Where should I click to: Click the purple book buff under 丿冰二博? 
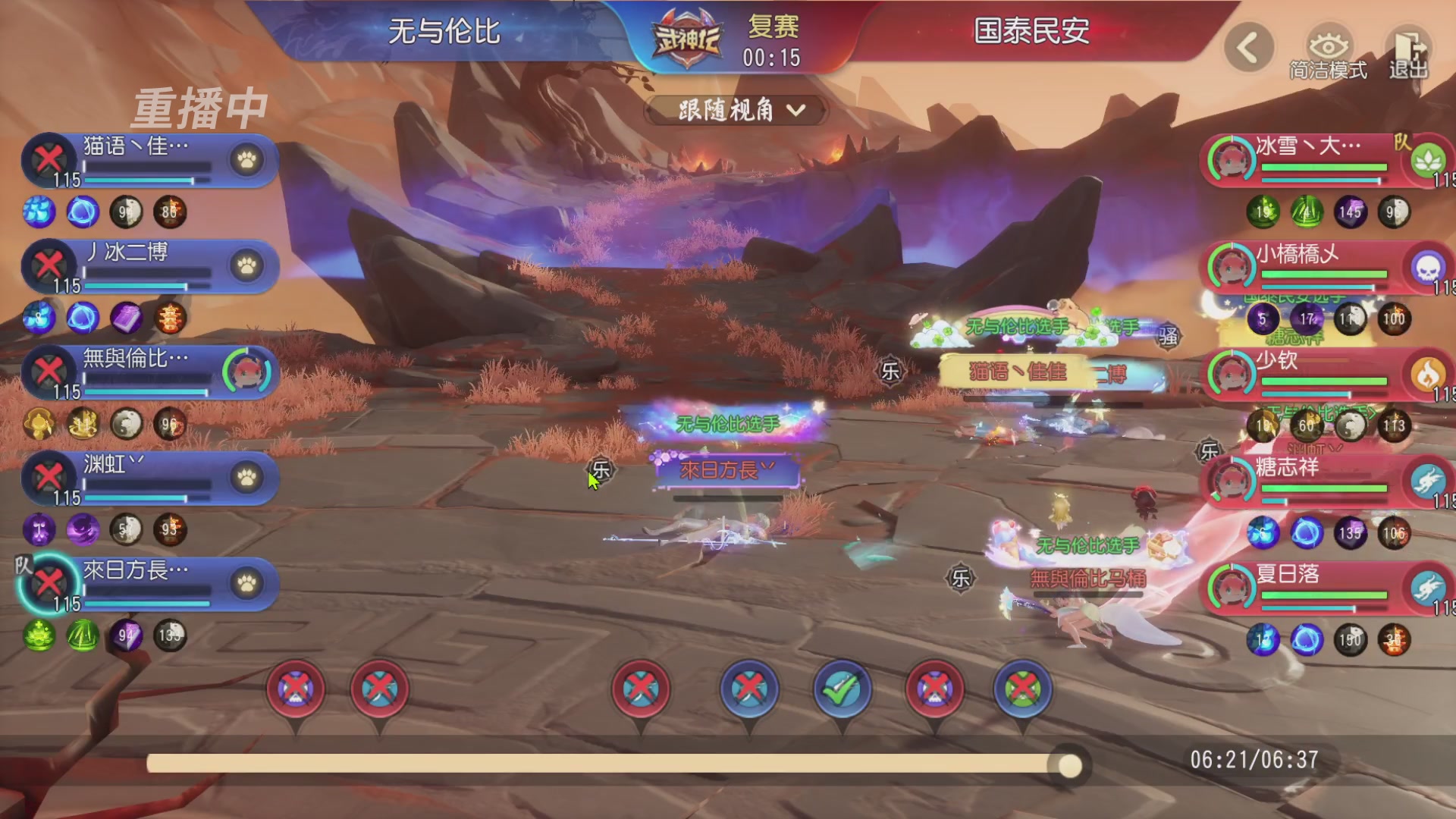coord(127,319)
